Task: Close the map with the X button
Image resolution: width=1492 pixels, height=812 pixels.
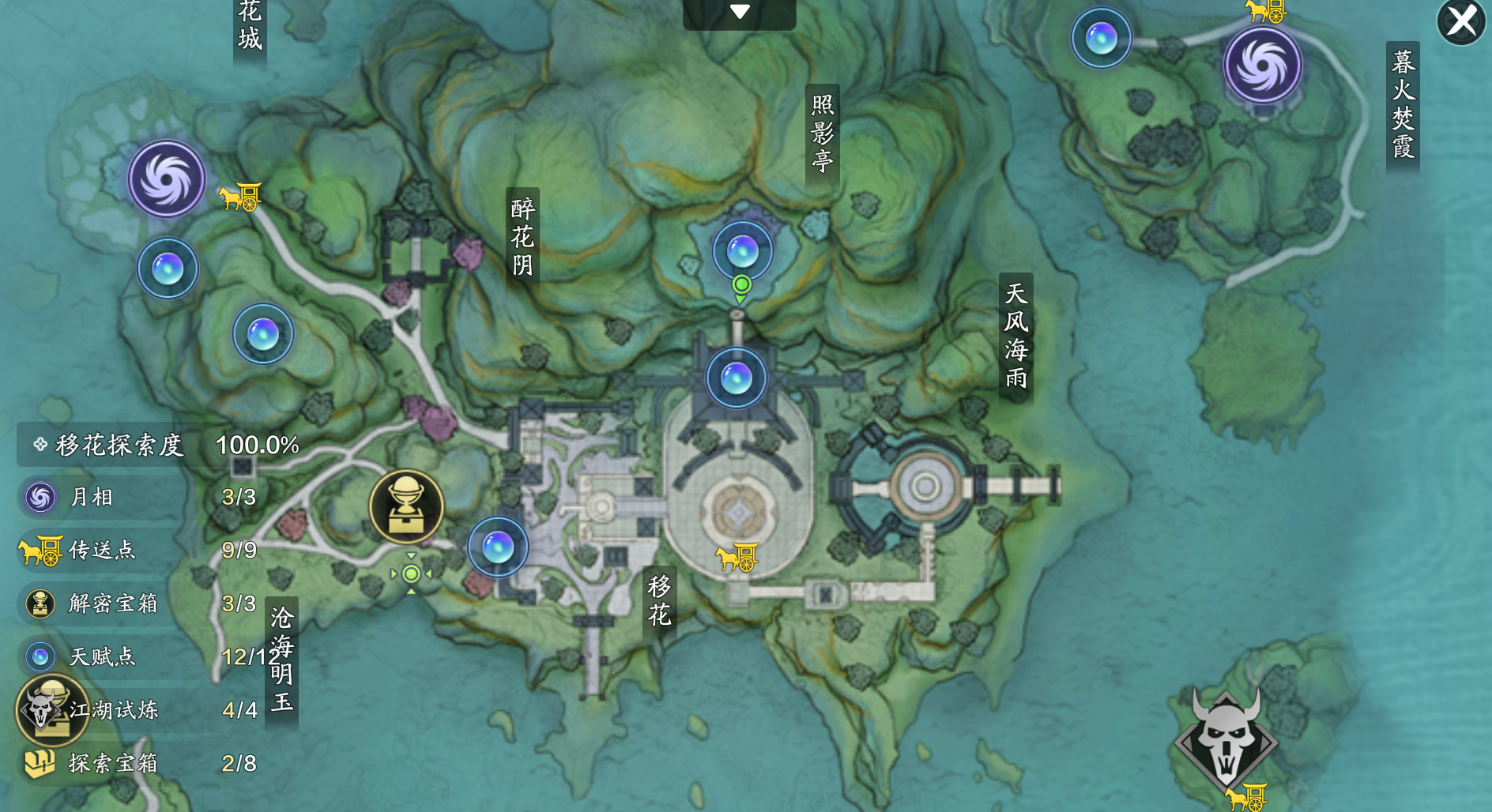Action: 1461,21
